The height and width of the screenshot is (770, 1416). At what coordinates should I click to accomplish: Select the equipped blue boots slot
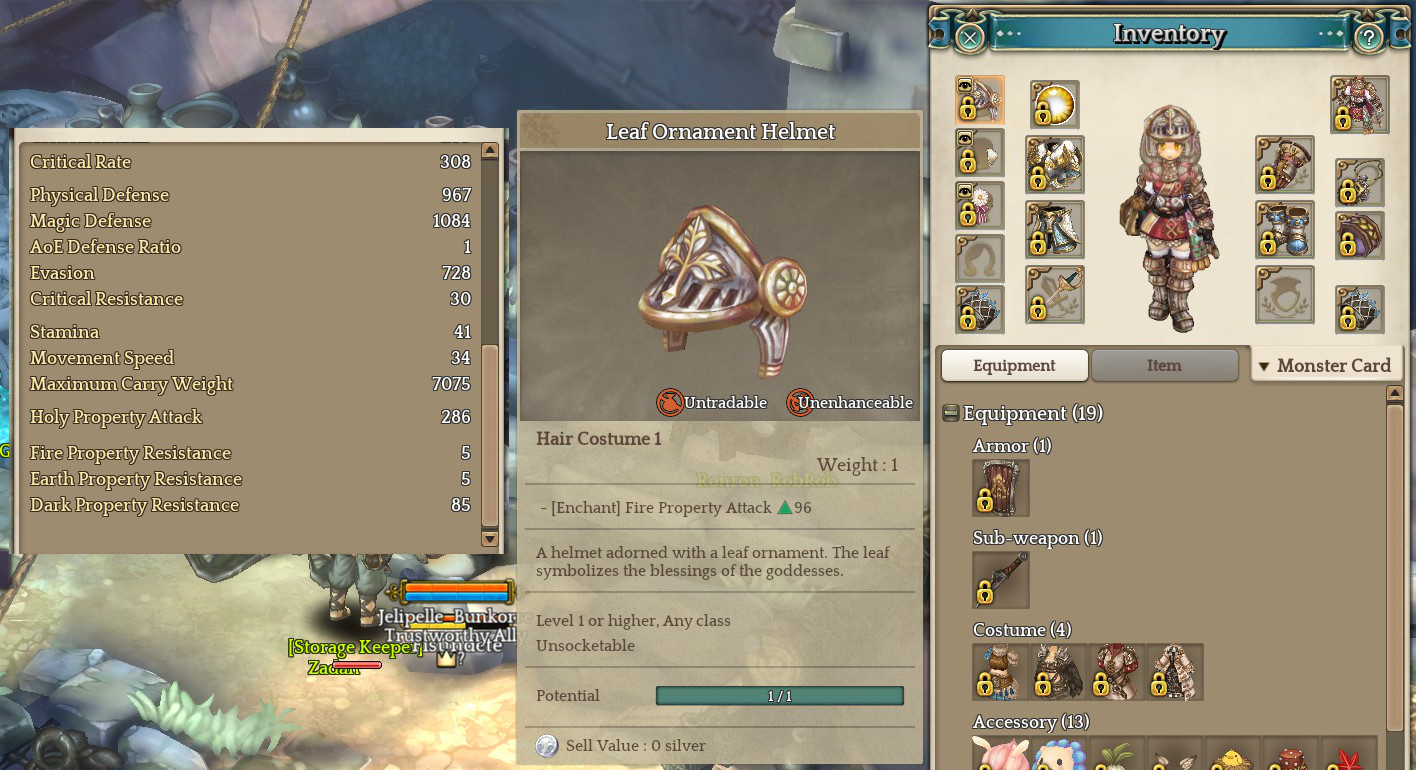(1285, 229)
